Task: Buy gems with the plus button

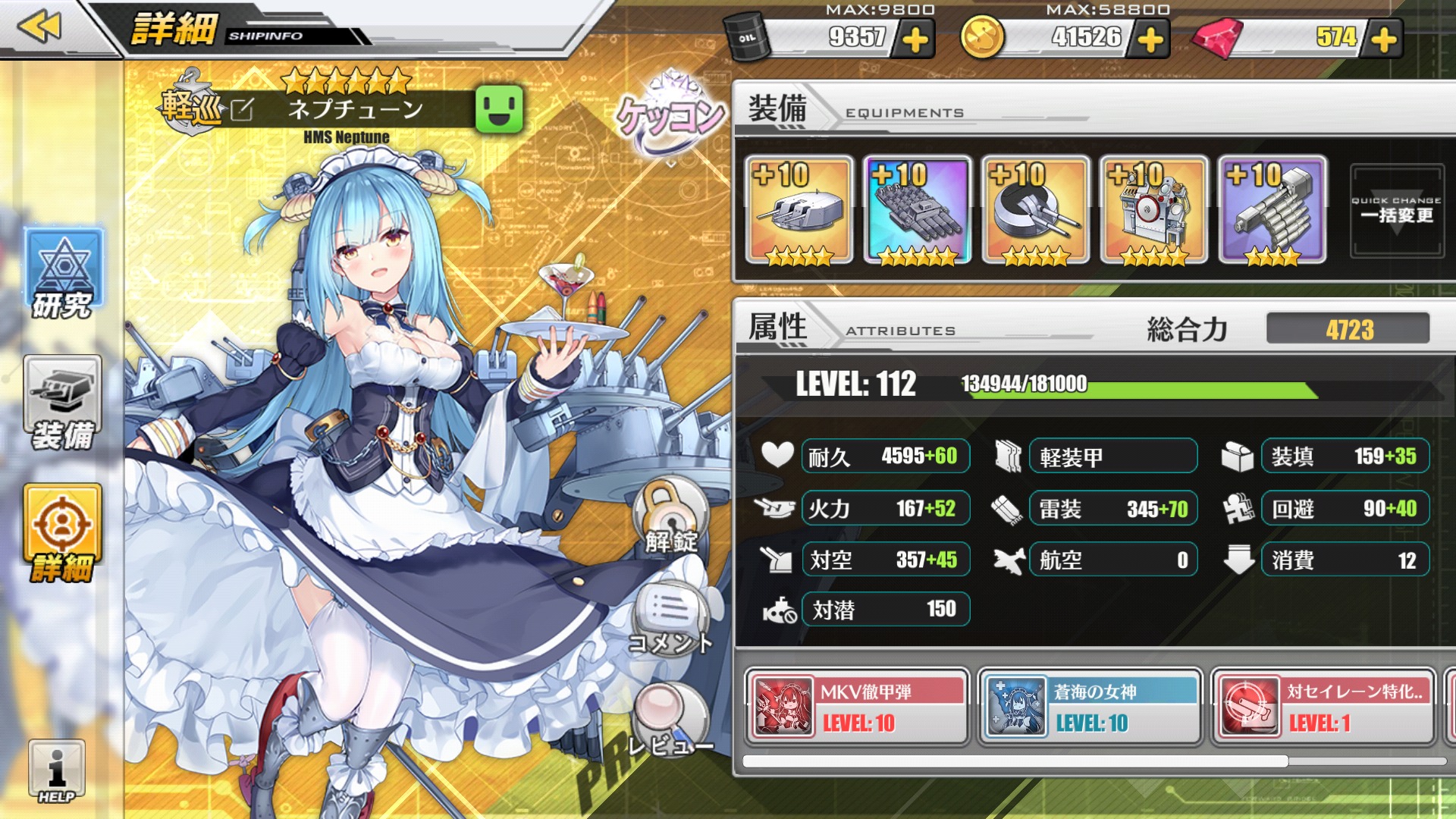Action: click(x=1384, y=39)
